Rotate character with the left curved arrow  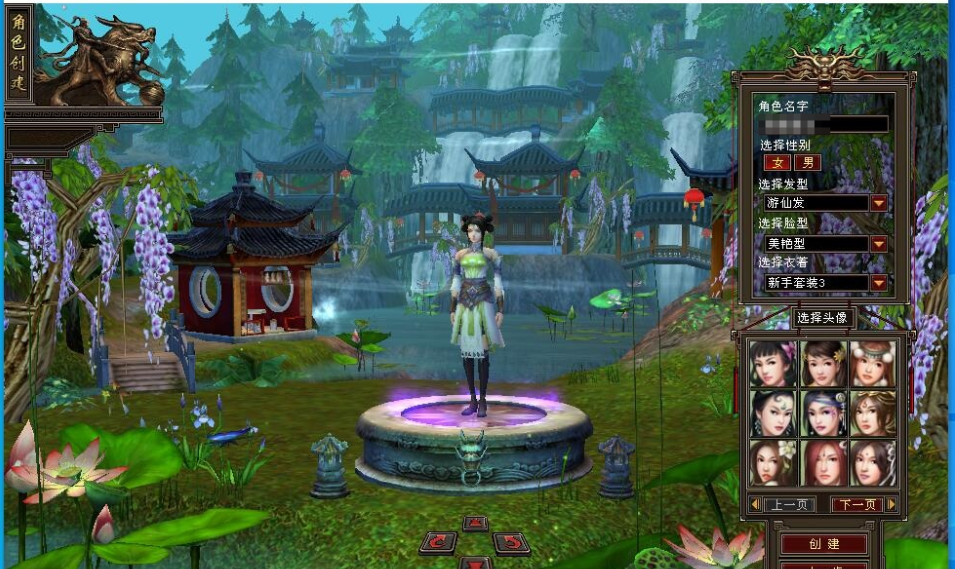point(437,542)
